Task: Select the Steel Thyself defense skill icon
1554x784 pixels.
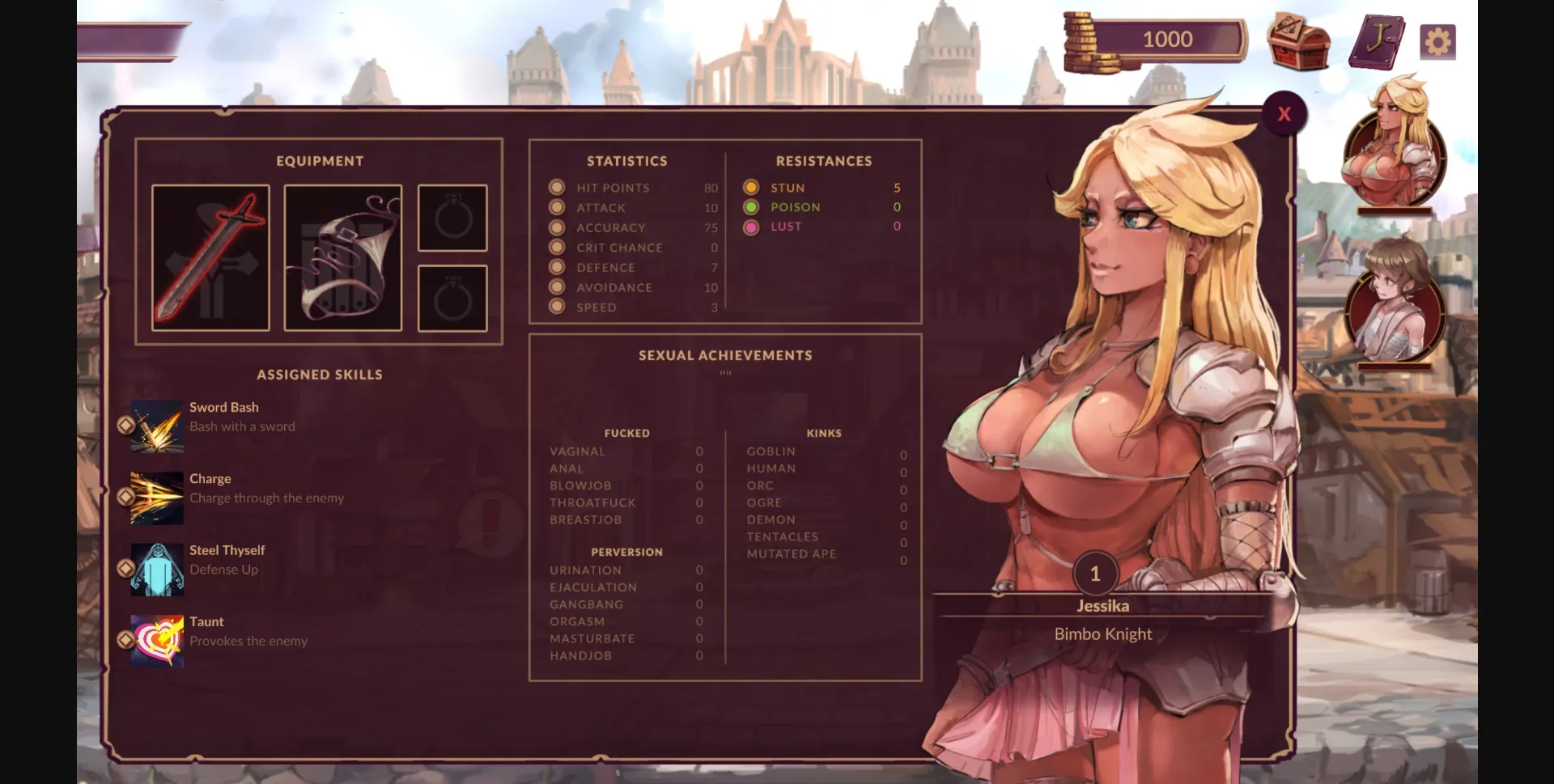Action: point(156,568)
